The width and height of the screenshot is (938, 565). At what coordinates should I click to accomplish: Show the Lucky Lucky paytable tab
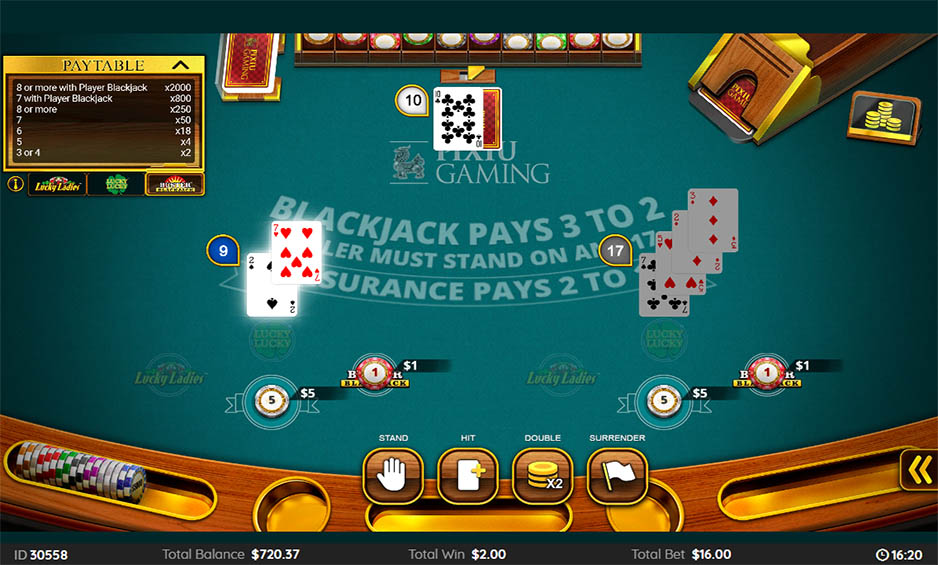coord(115,184)
